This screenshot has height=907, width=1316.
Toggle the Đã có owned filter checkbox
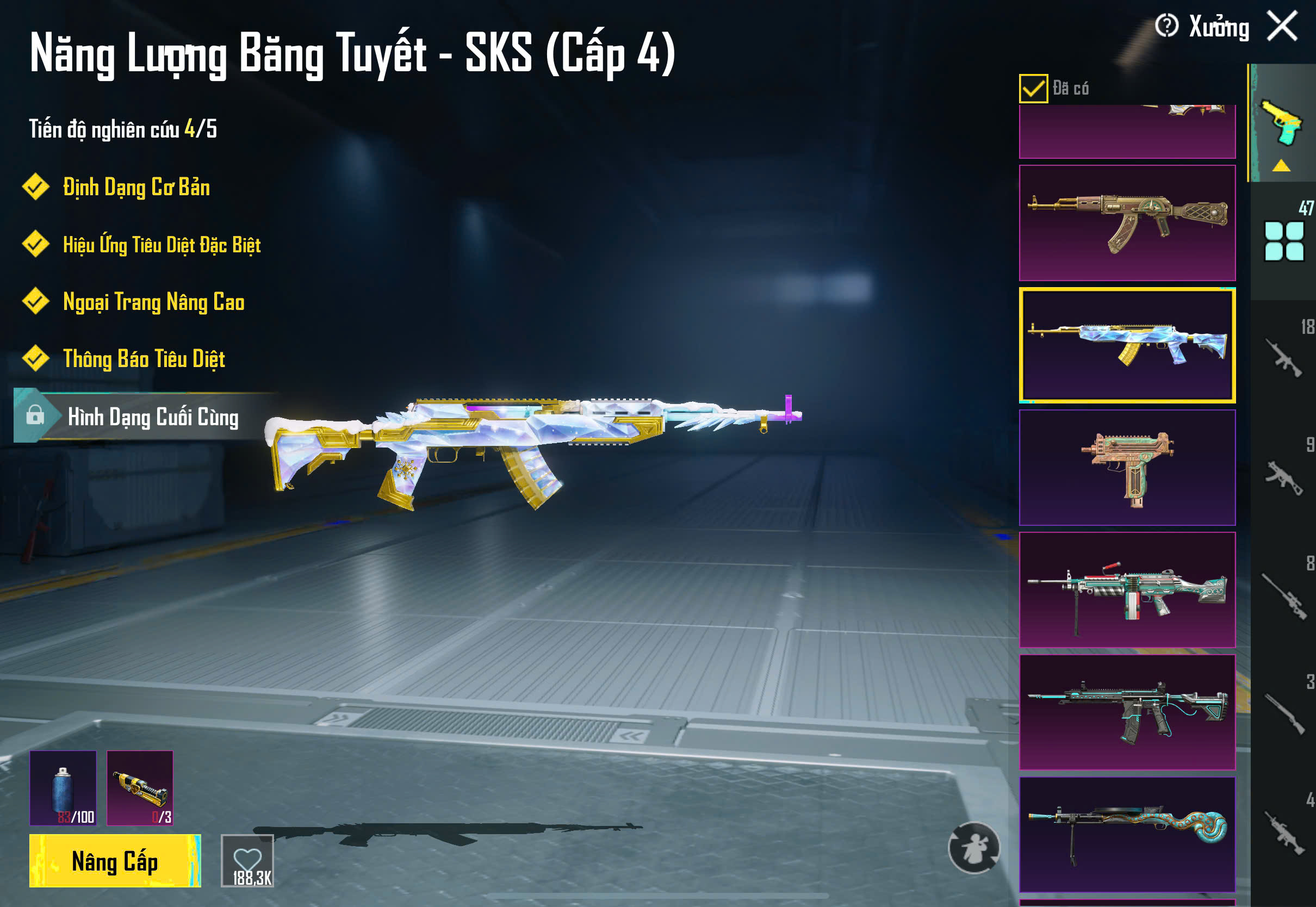(1033, 89)
